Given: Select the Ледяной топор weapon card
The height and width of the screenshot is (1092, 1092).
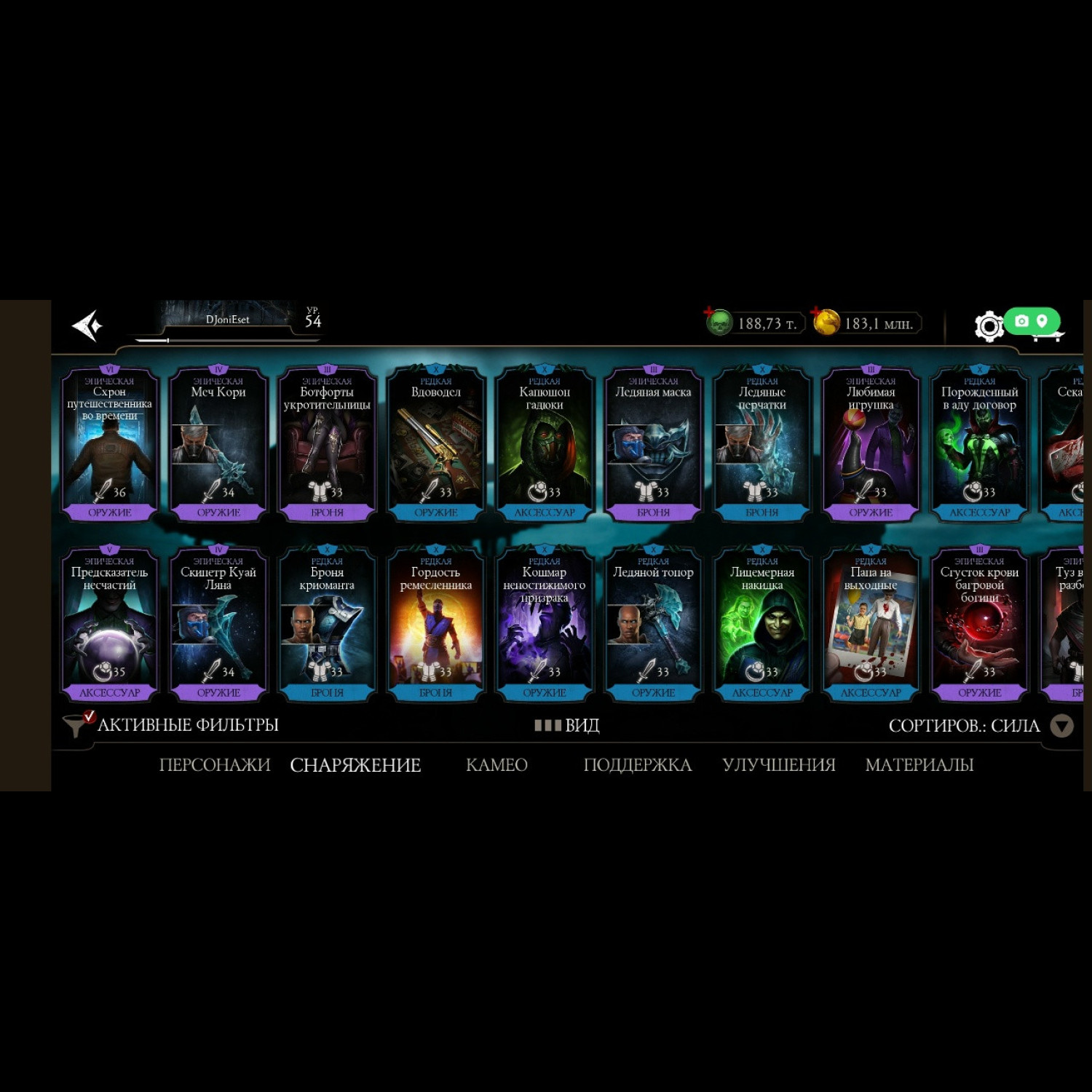Looking at the screenshot, I should click(x=653, y=624).
